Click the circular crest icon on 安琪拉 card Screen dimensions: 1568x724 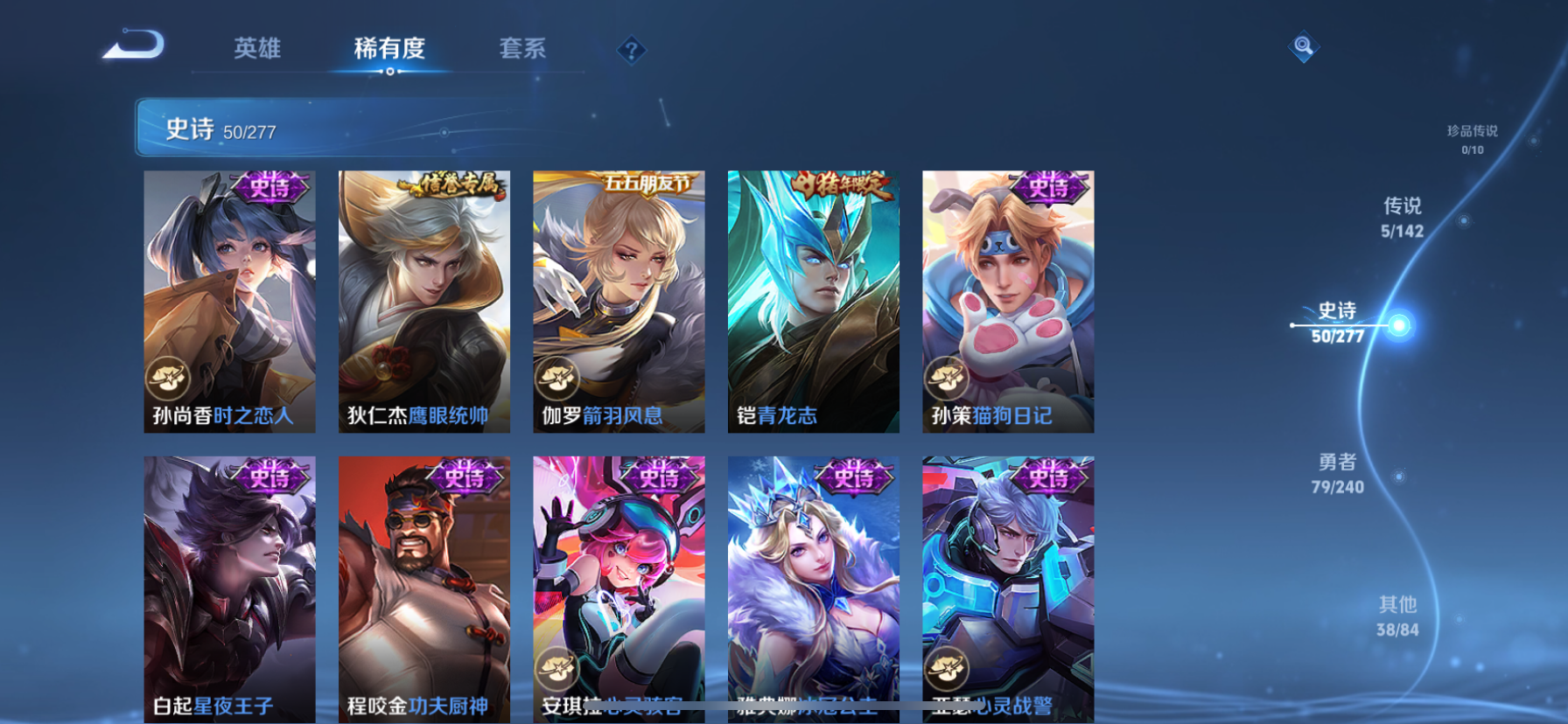(x=557, y=670)
